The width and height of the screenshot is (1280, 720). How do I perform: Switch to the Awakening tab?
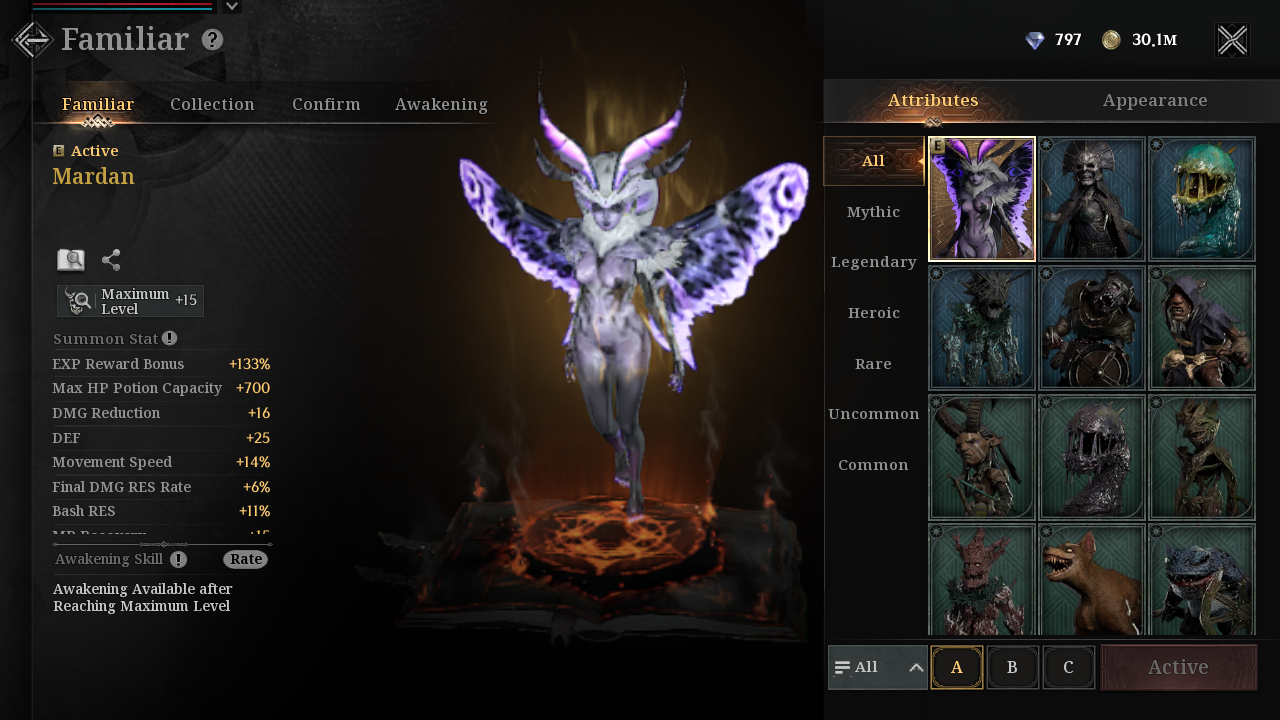[x=441, y=104]
